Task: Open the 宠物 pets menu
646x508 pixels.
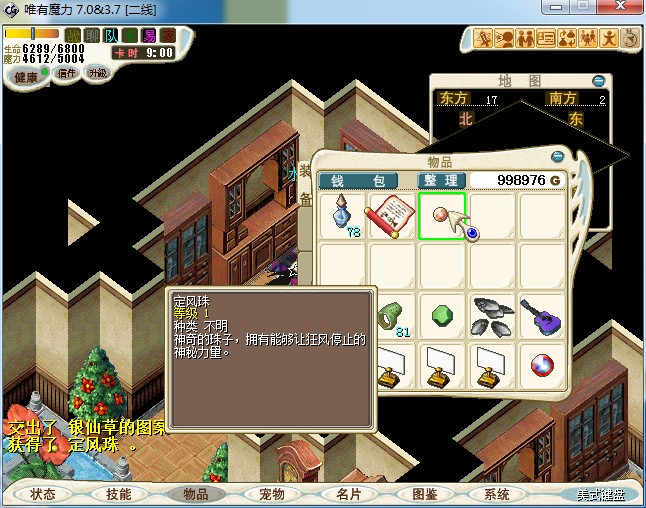Action: click(271, 494)
